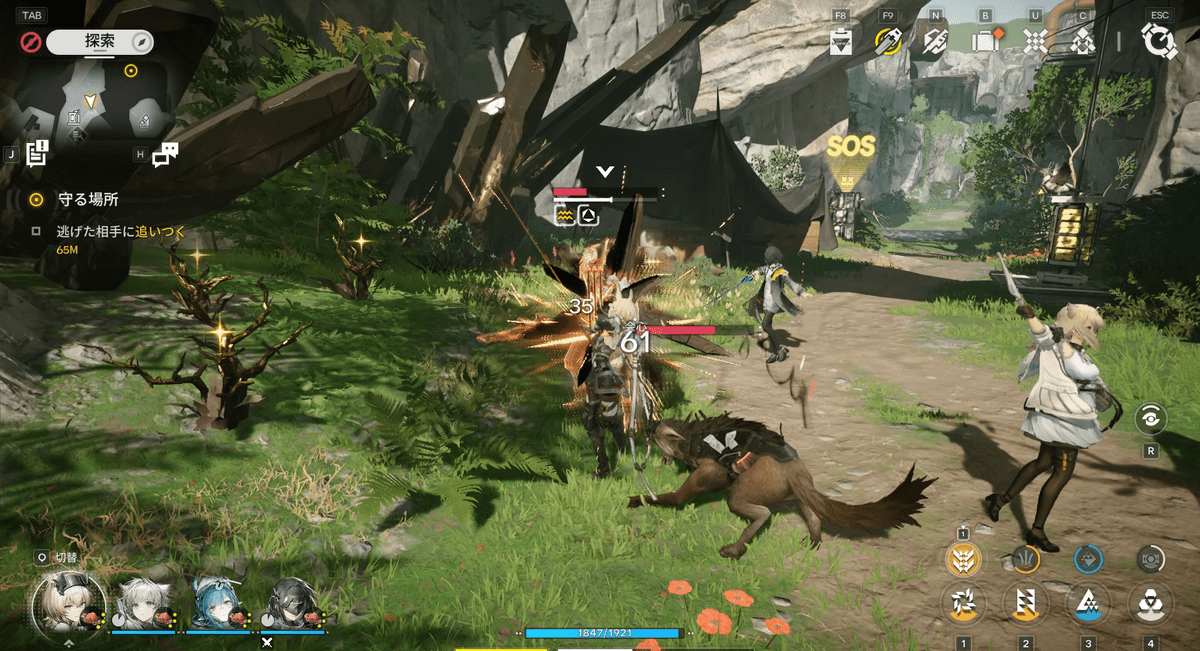Open the checkered X-shaped icon
1200x651 pixels.
point(1035,41)
